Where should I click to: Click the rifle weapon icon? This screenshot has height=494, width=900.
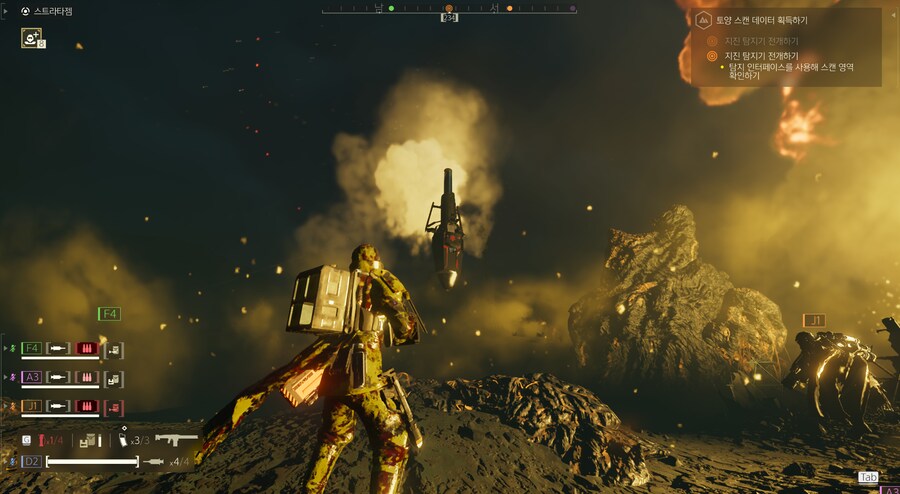176,439
